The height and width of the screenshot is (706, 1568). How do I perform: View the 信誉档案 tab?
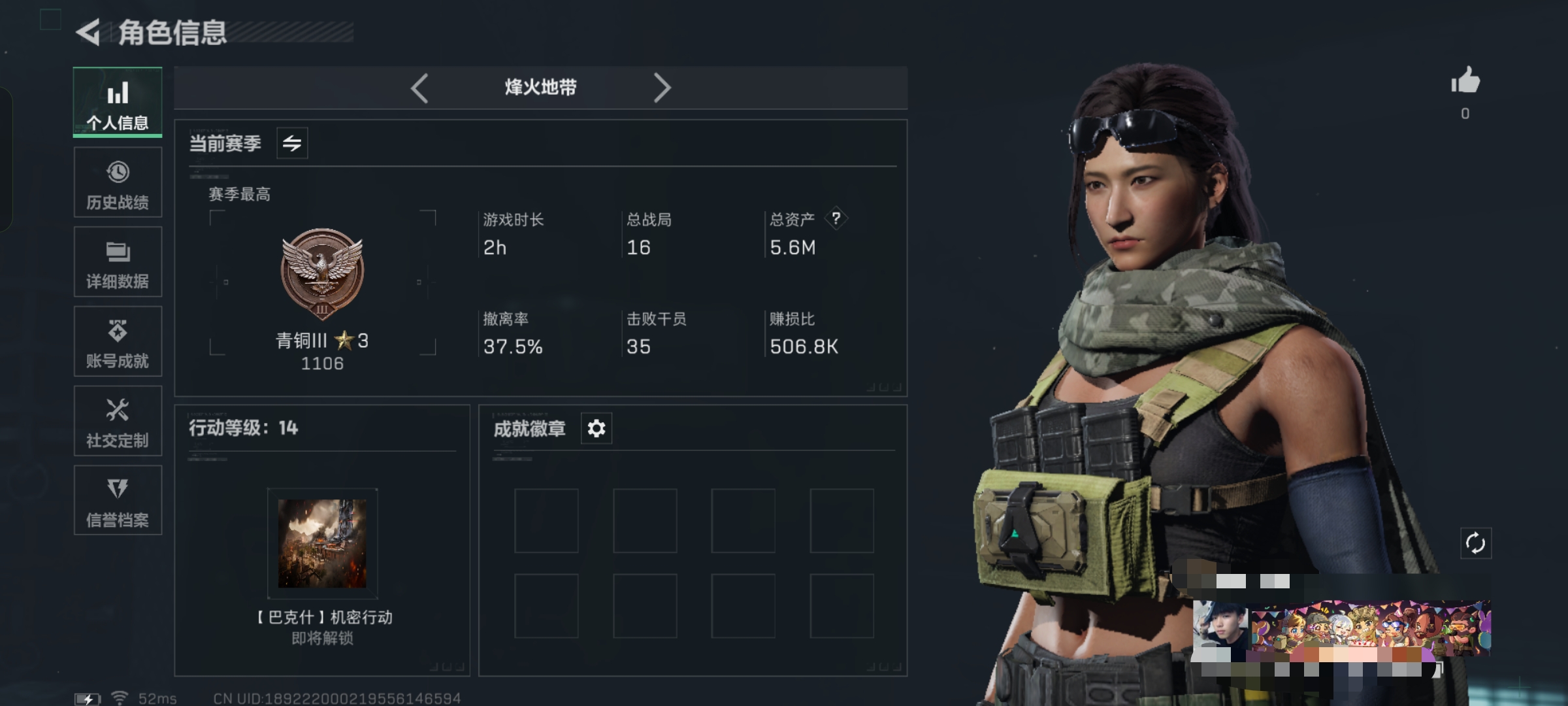pos(118,501)
